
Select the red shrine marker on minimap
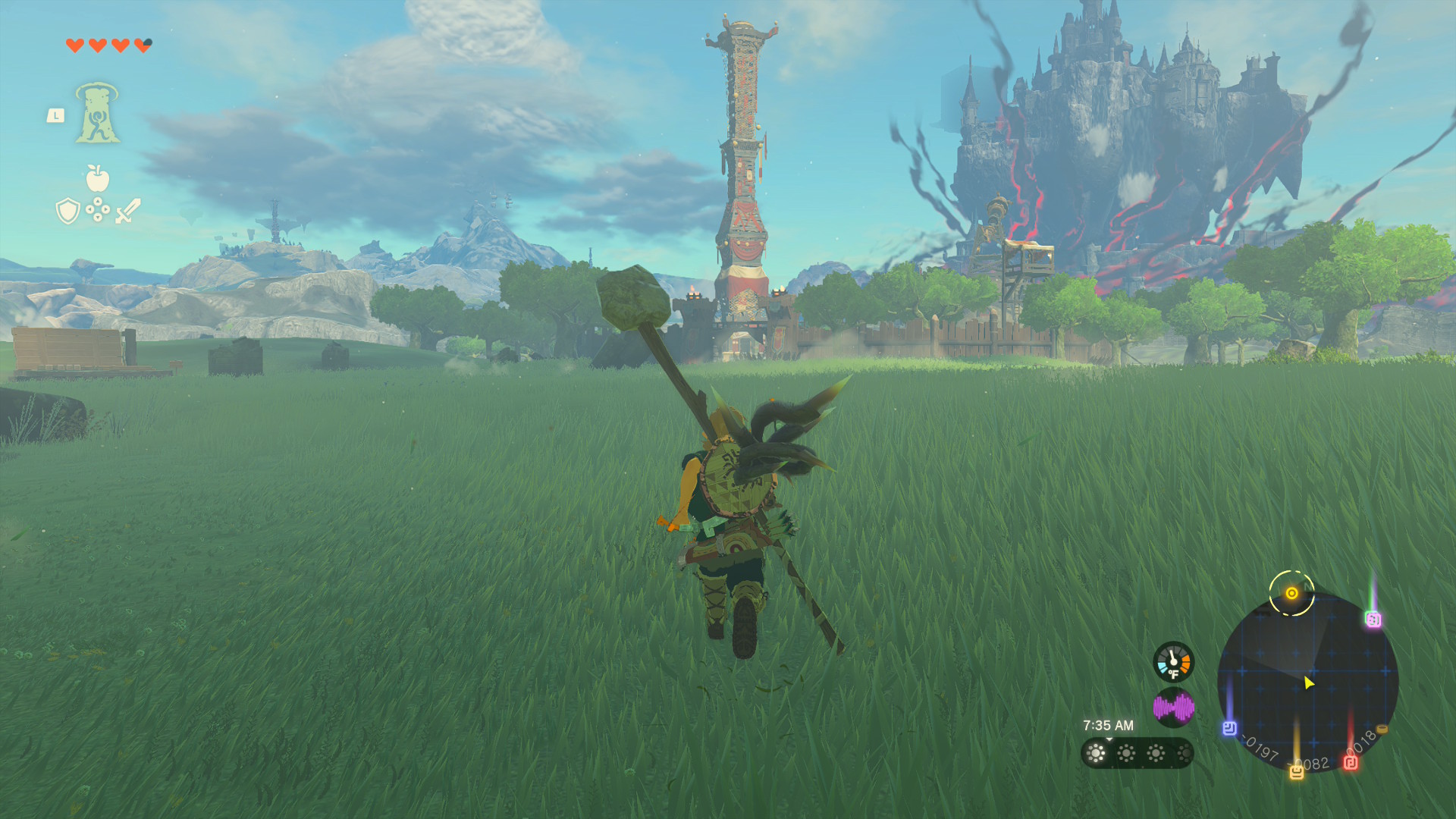pyautogui.click(x=1351, y=762)
